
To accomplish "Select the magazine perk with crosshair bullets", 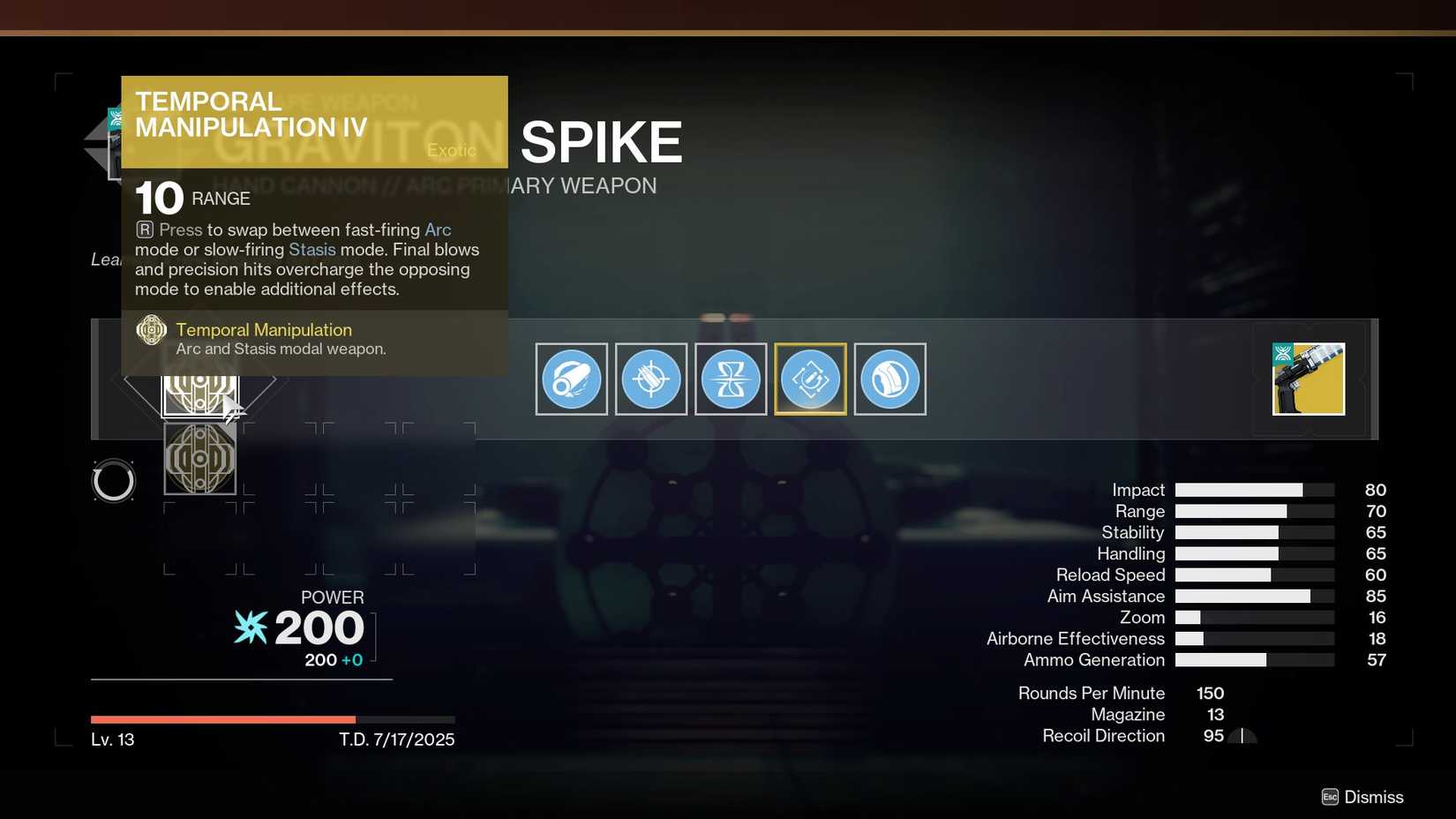I will click(650, 379).
